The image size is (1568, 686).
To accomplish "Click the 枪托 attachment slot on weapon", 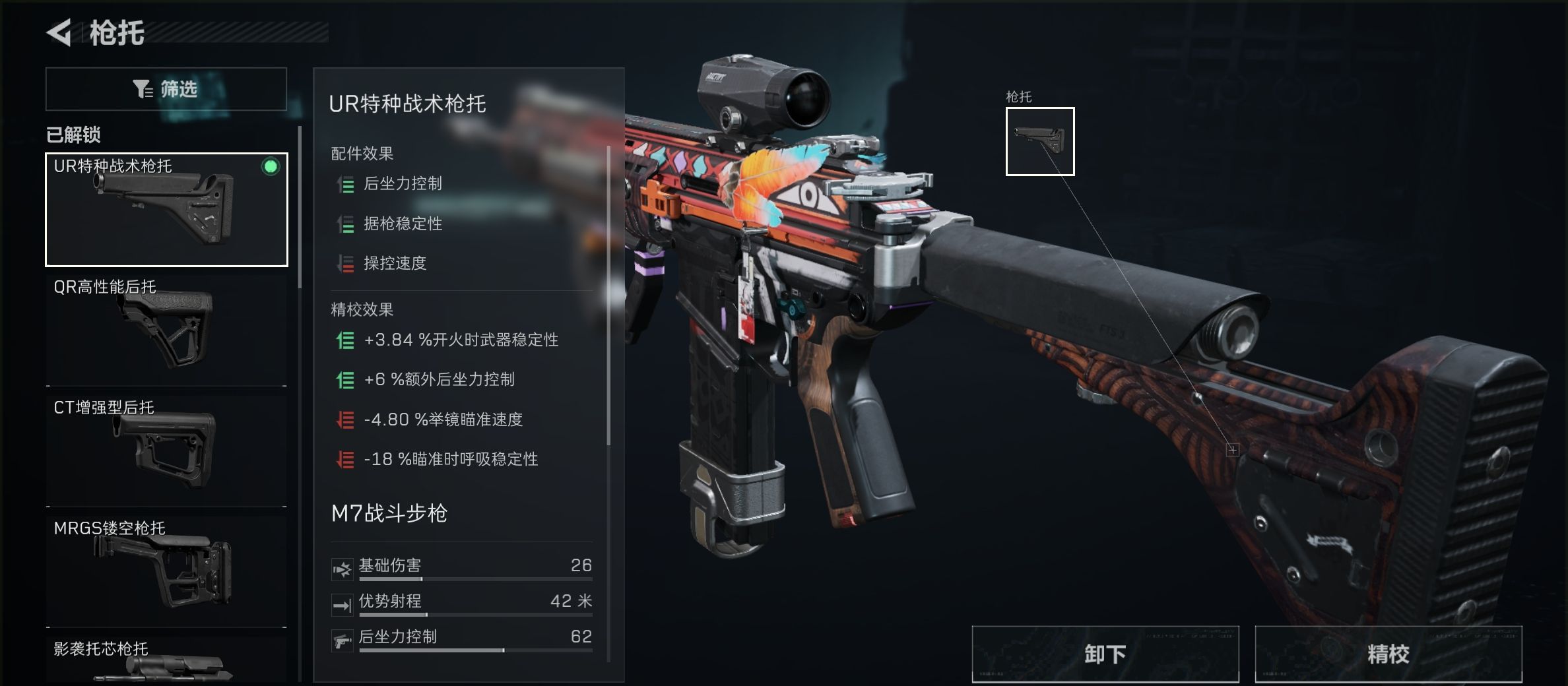I will [1040, 141].
